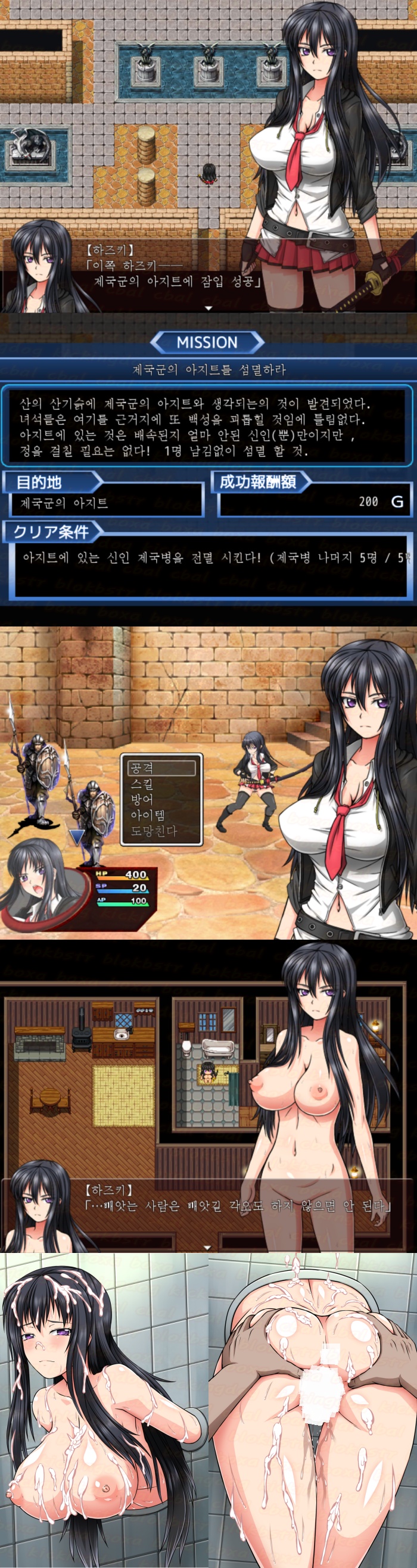Choose 도망친다 to flee battle

pos(154,831)
